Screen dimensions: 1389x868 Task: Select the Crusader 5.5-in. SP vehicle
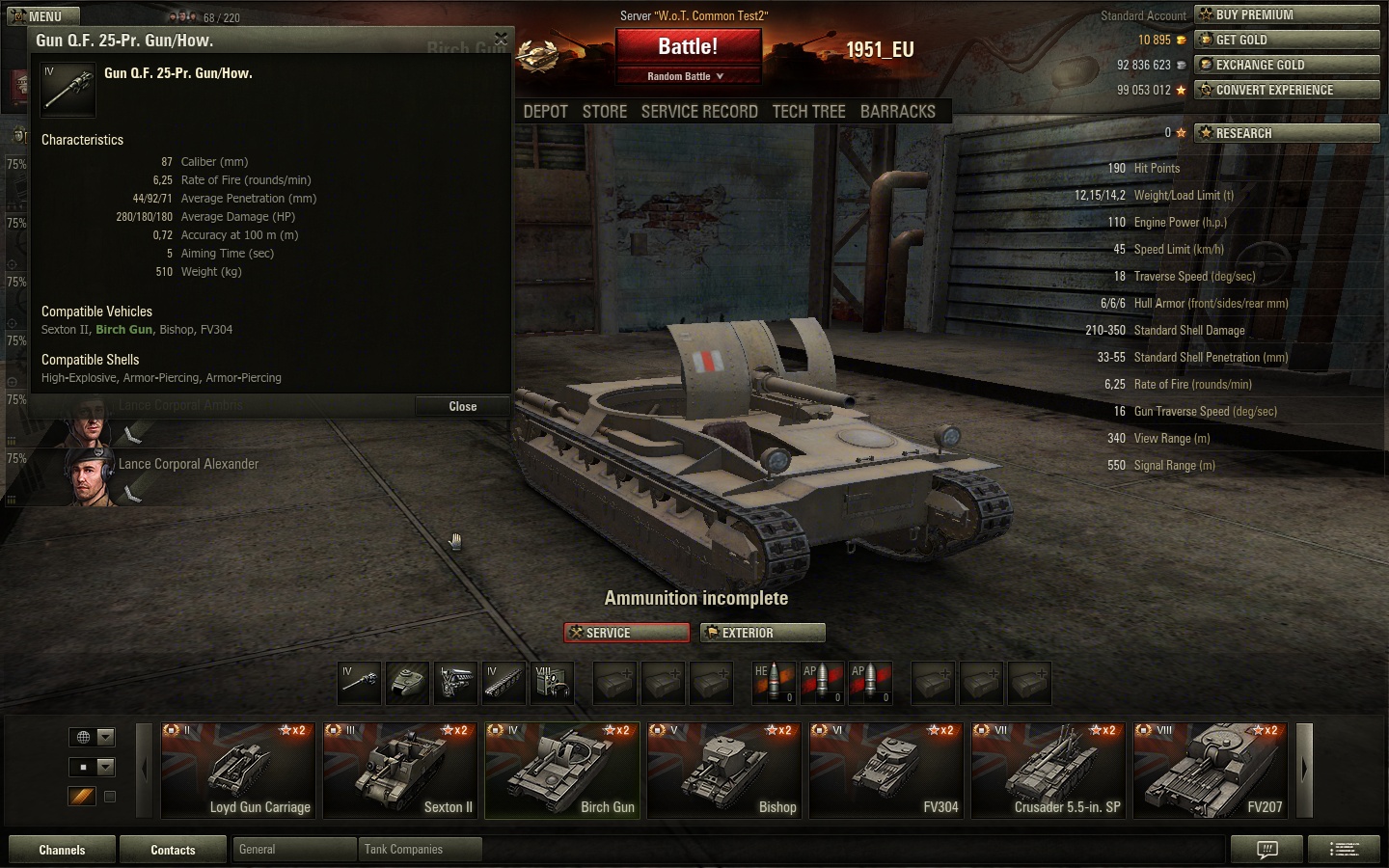[x=1048, y=771]
